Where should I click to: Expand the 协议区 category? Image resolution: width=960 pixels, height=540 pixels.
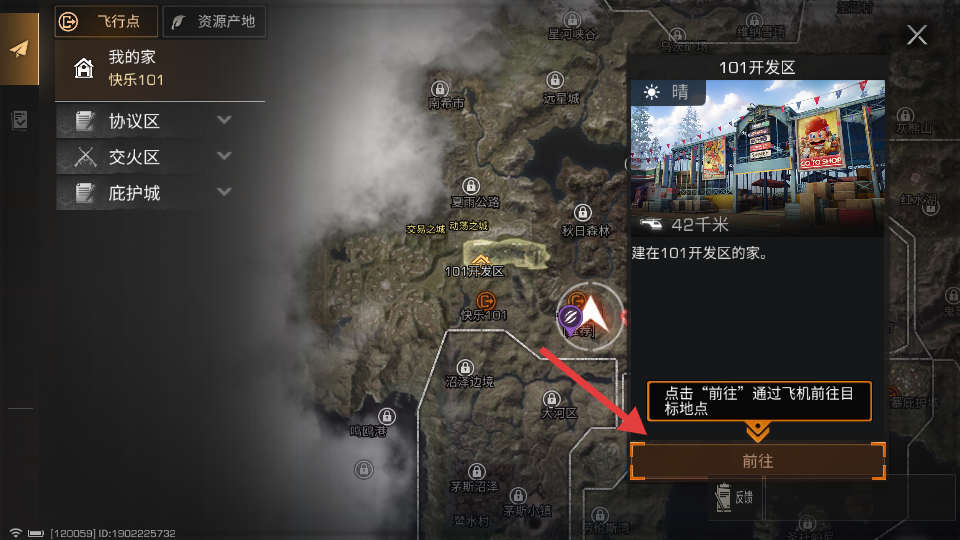[x=160, y=122]
